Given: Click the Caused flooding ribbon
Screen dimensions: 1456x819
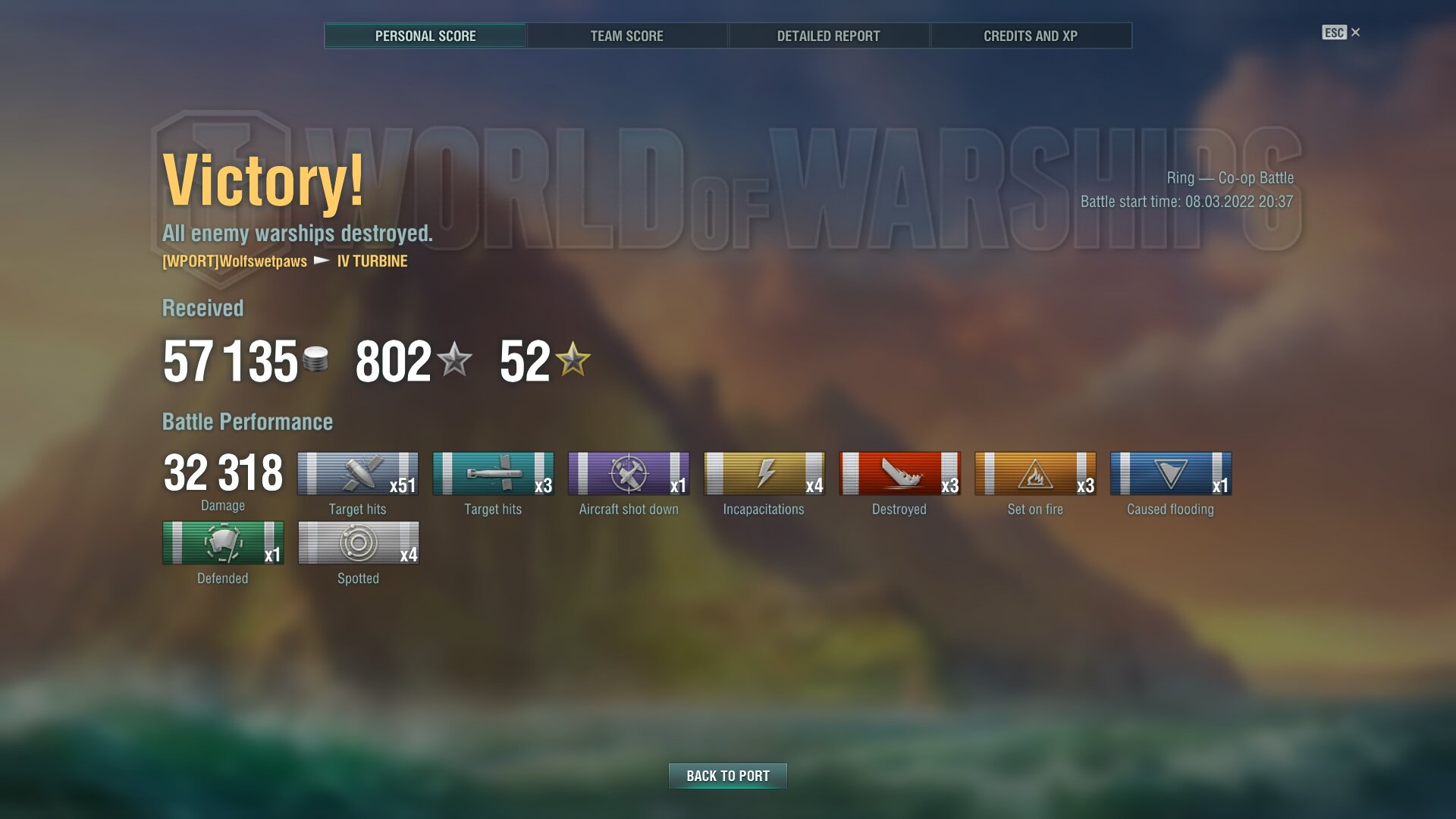Looking at the screenshot, I should pyautogui.click(x=1170, y=474).
